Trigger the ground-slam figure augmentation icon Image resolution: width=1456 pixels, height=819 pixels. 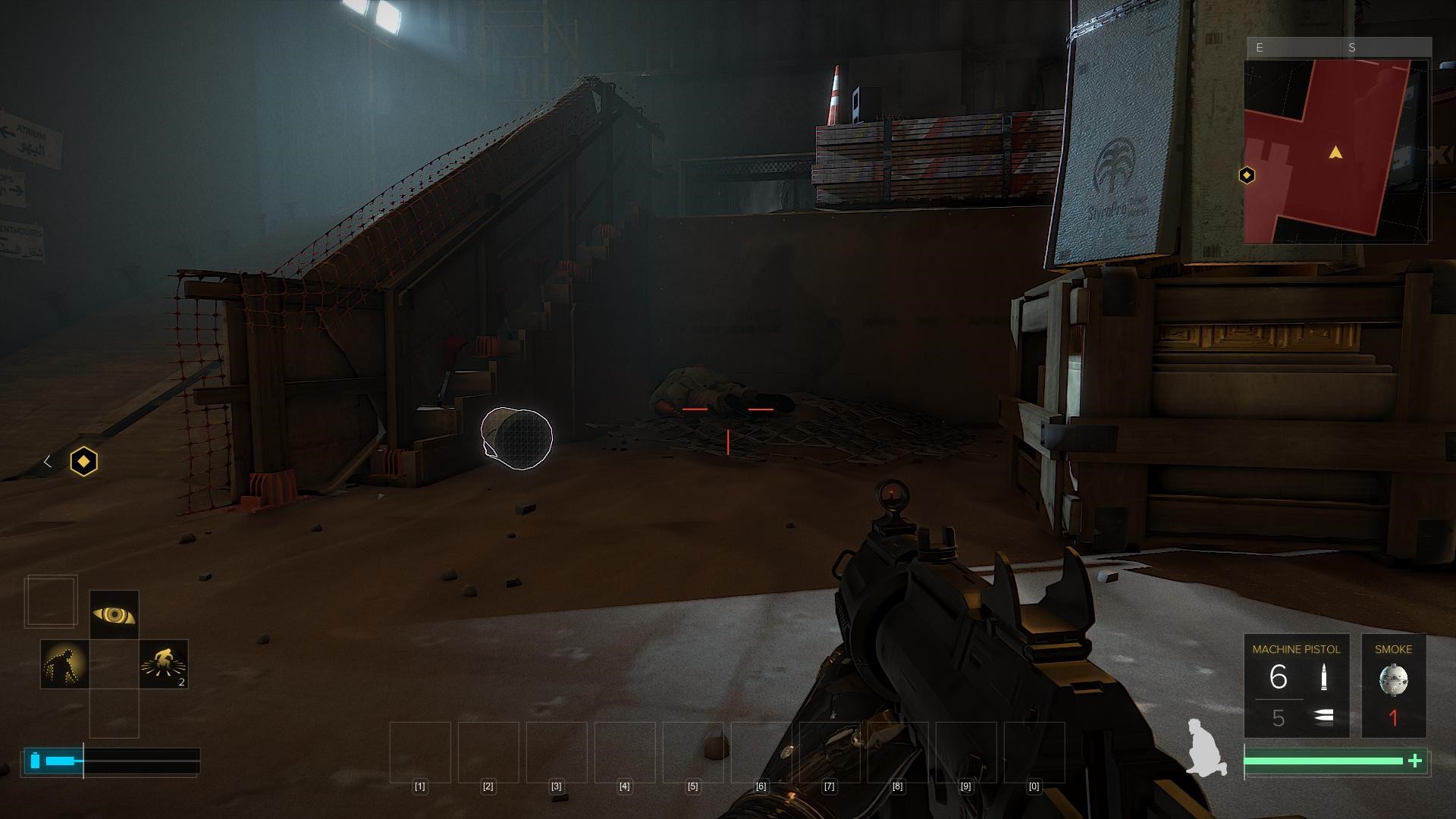(164, 664)
